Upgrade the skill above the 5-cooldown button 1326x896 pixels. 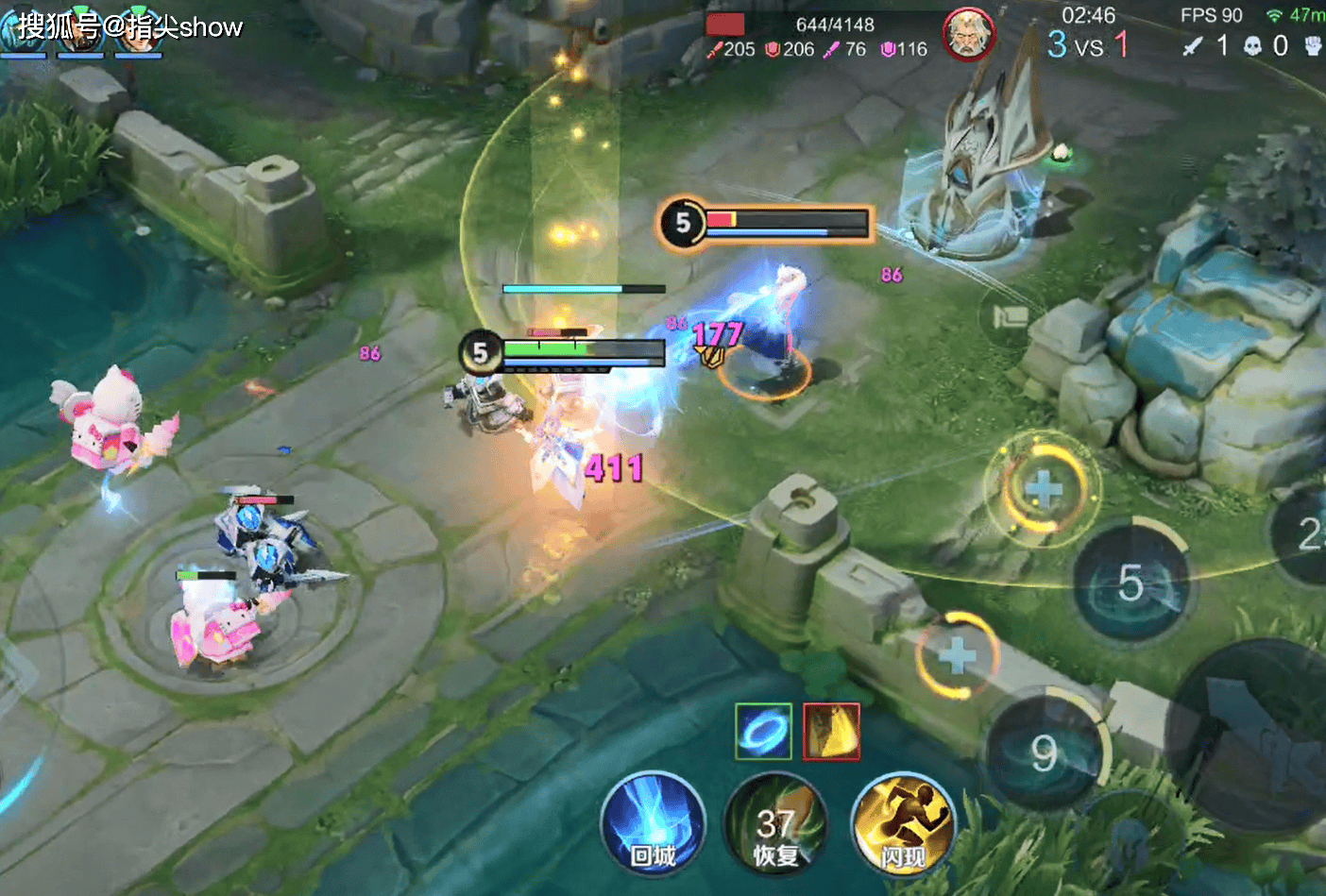coord(1044,488)
